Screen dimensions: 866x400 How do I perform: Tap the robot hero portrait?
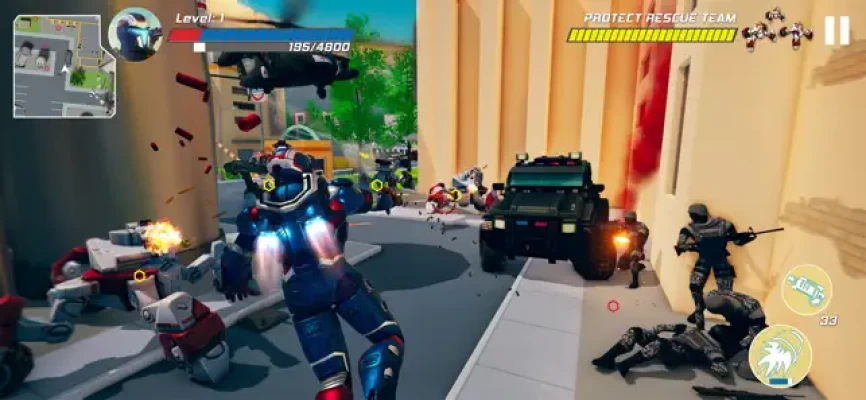(x=135, y=34)
